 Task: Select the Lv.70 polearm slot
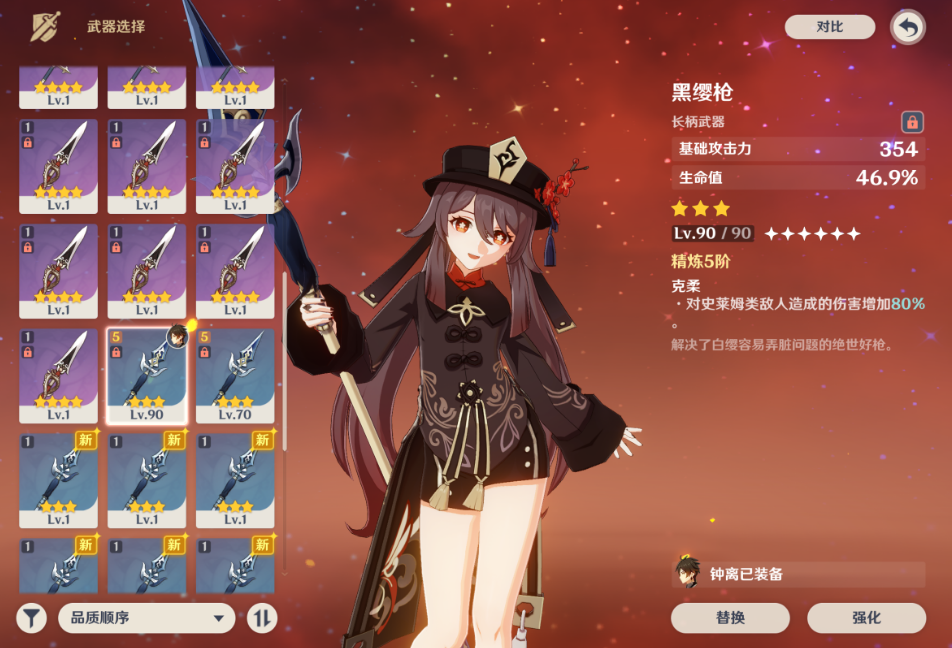pos(235,376)
